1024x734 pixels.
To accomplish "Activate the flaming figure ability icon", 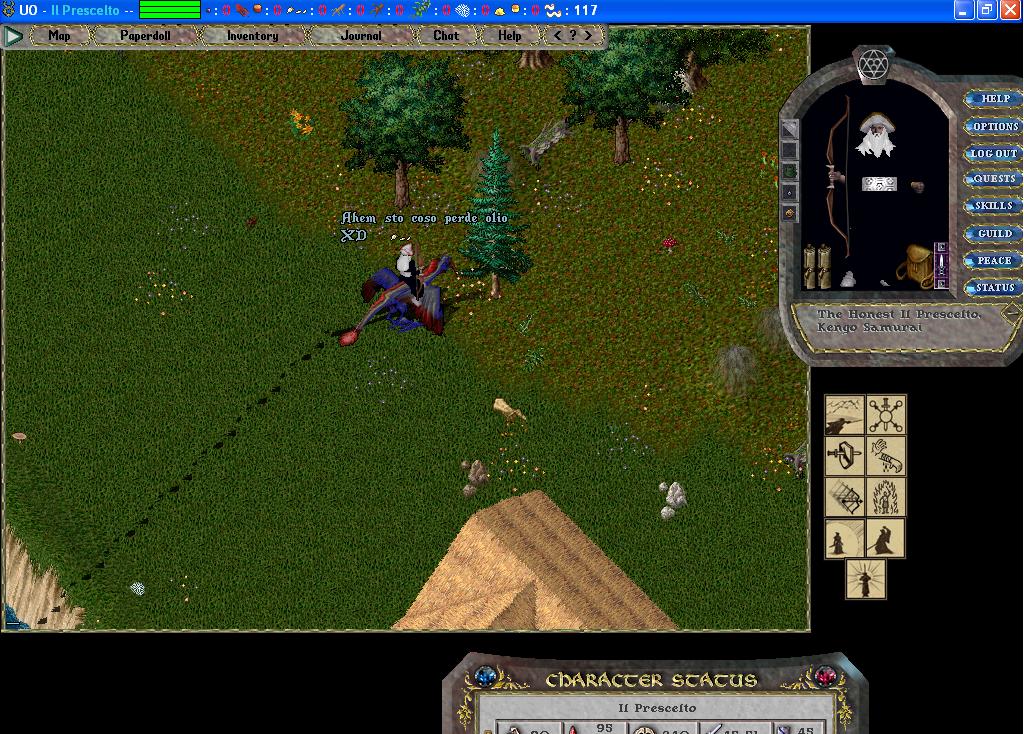I will [885, 497].
